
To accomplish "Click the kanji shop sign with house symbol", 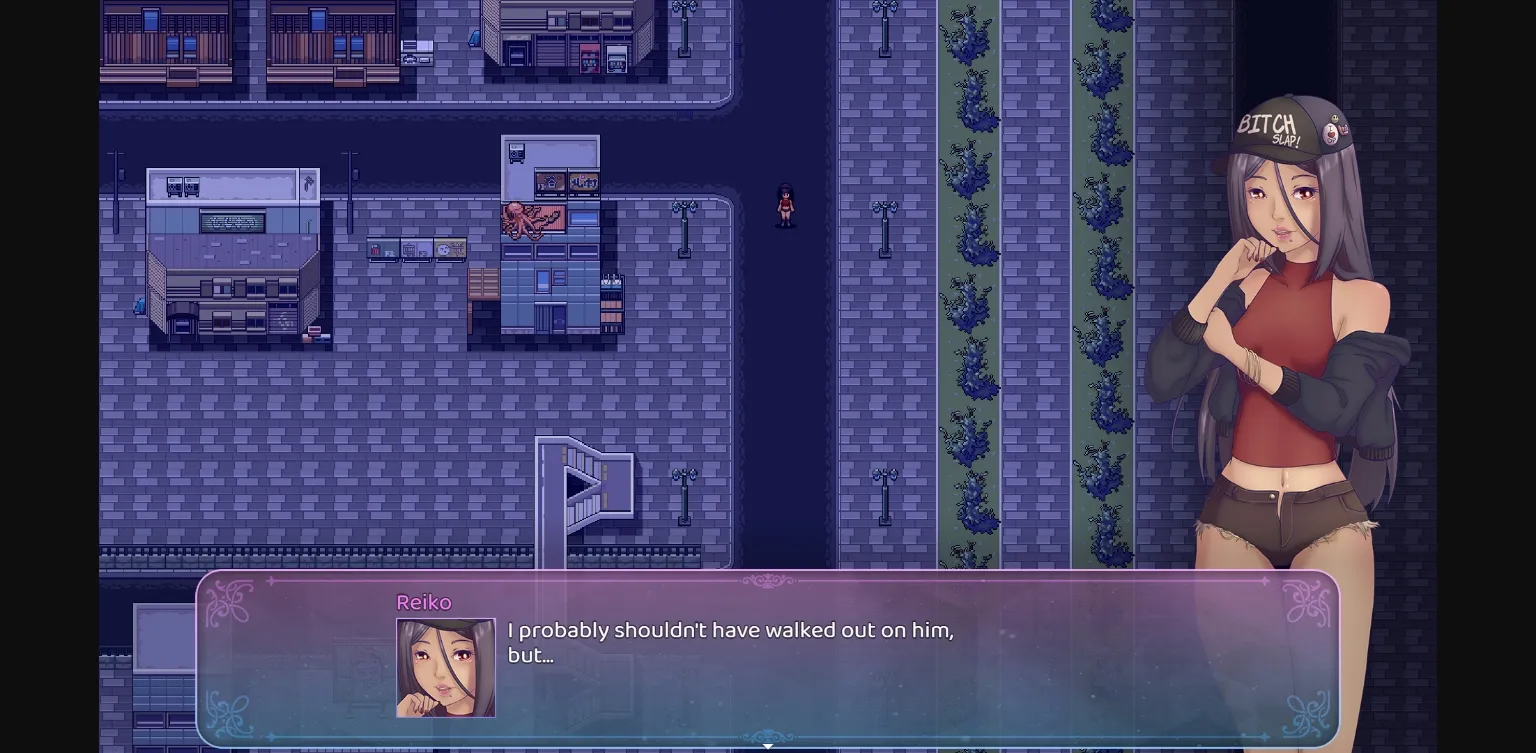I will pyautogui.click(x=550, y=182).
